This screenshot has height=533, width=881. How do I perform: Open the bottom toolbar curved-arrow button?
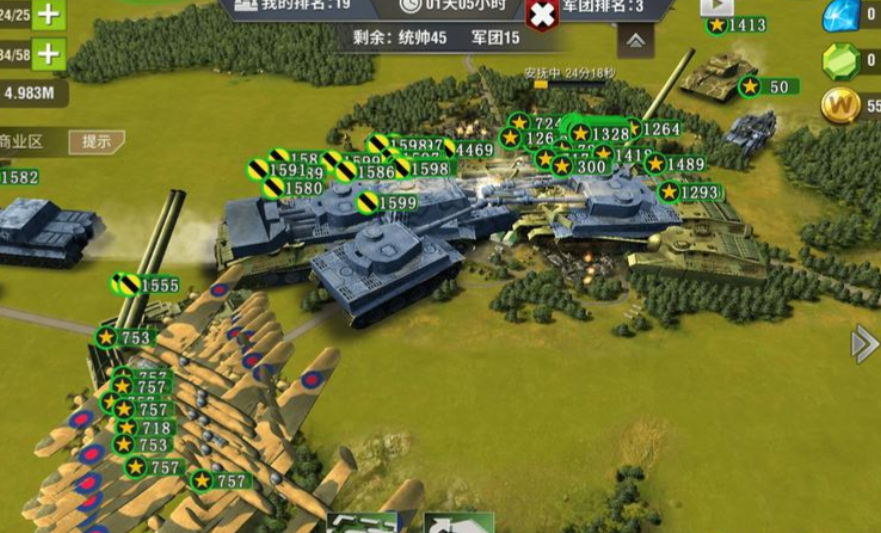pos(458,523)
